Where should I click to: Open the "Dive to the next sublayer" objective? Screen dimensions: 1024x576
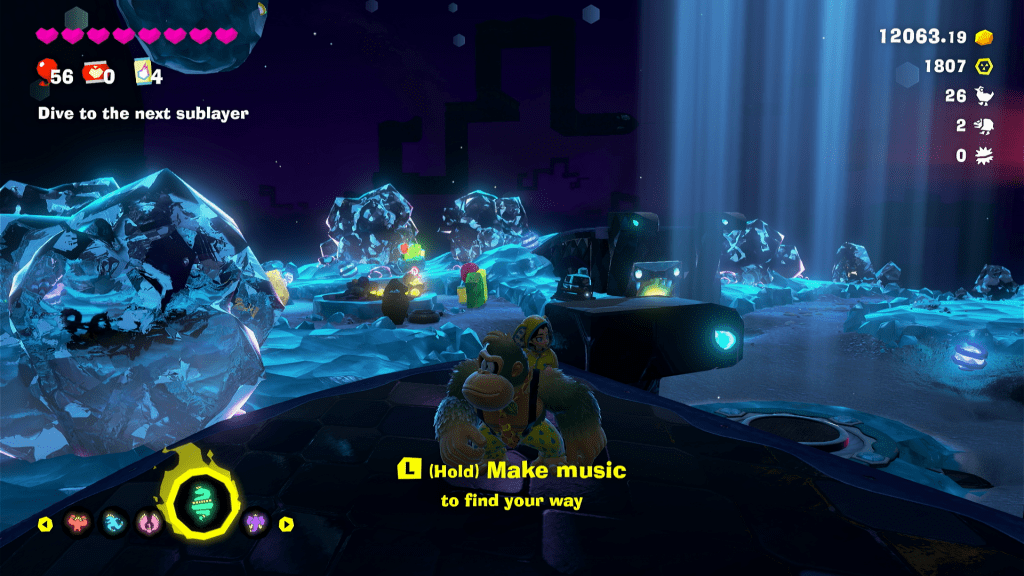pos(143,114)
